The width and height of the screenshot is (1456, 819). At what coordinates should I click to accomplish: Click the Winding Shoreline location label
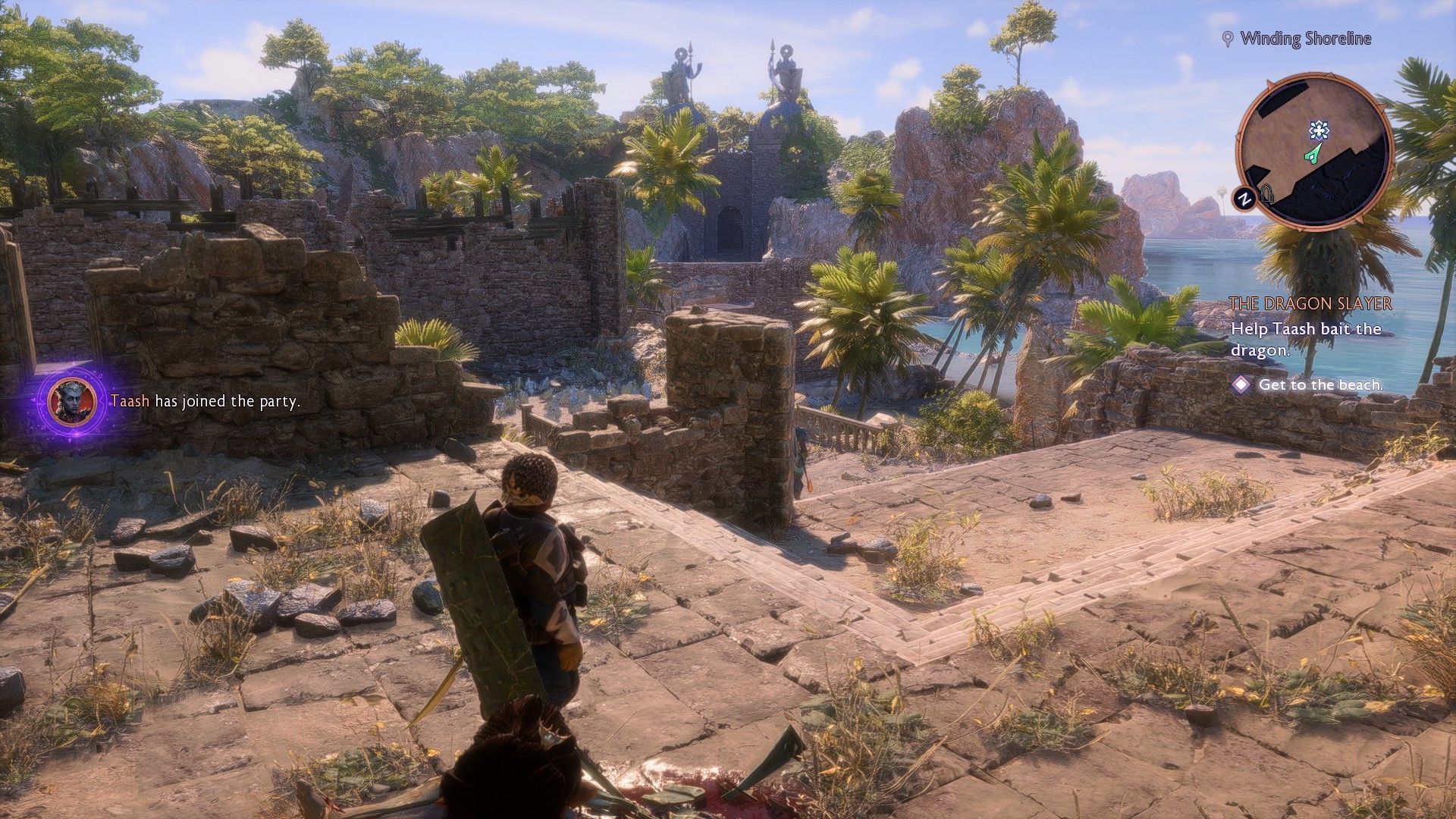[x=1305, y=39]
